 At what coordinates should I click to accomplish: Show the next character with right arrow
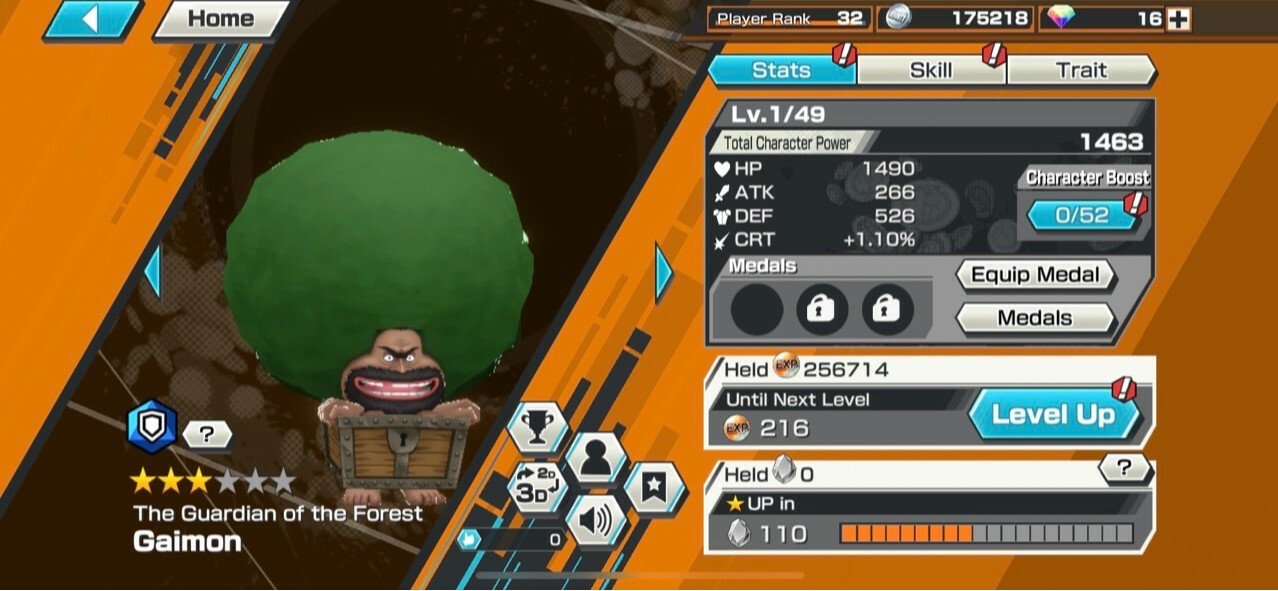[x=664, y=272]
